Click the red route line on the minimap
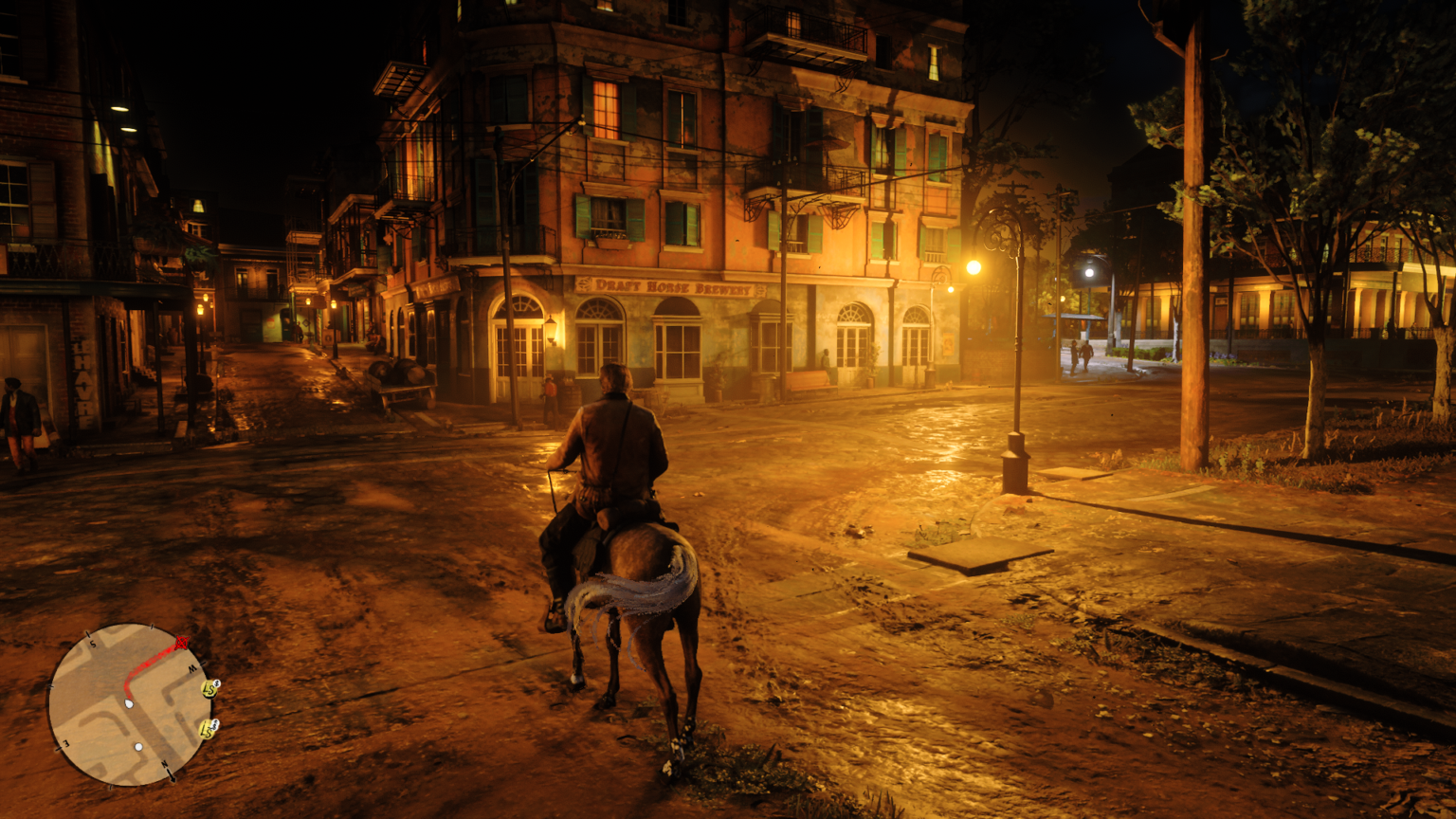Viewport: 1456px width, 819px height. click(149, 661)
